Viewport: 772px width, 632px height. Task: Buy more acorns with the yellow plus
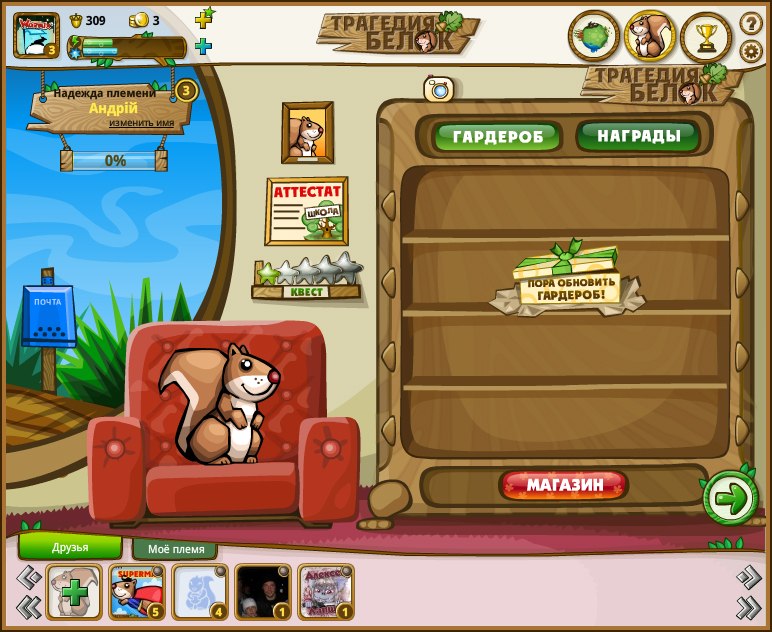(204, 19)
